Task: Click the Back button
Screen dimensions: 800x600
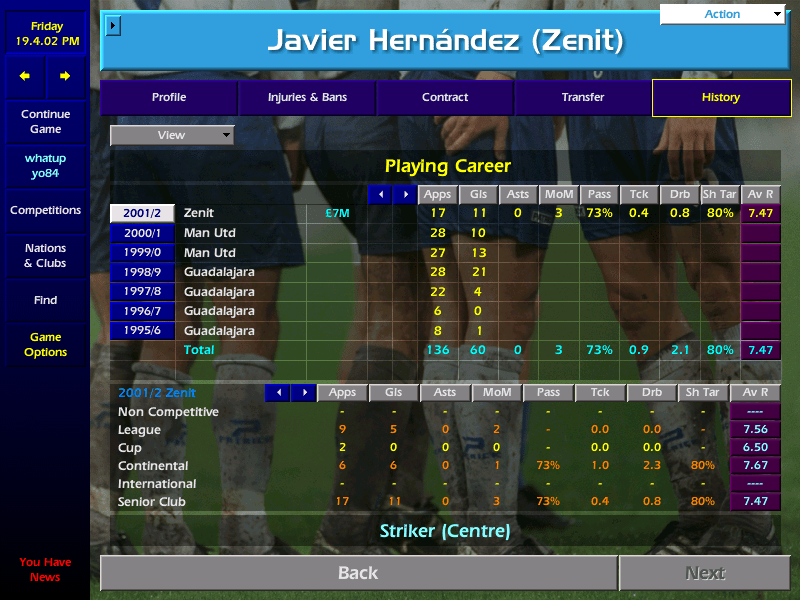Action: 358,573
